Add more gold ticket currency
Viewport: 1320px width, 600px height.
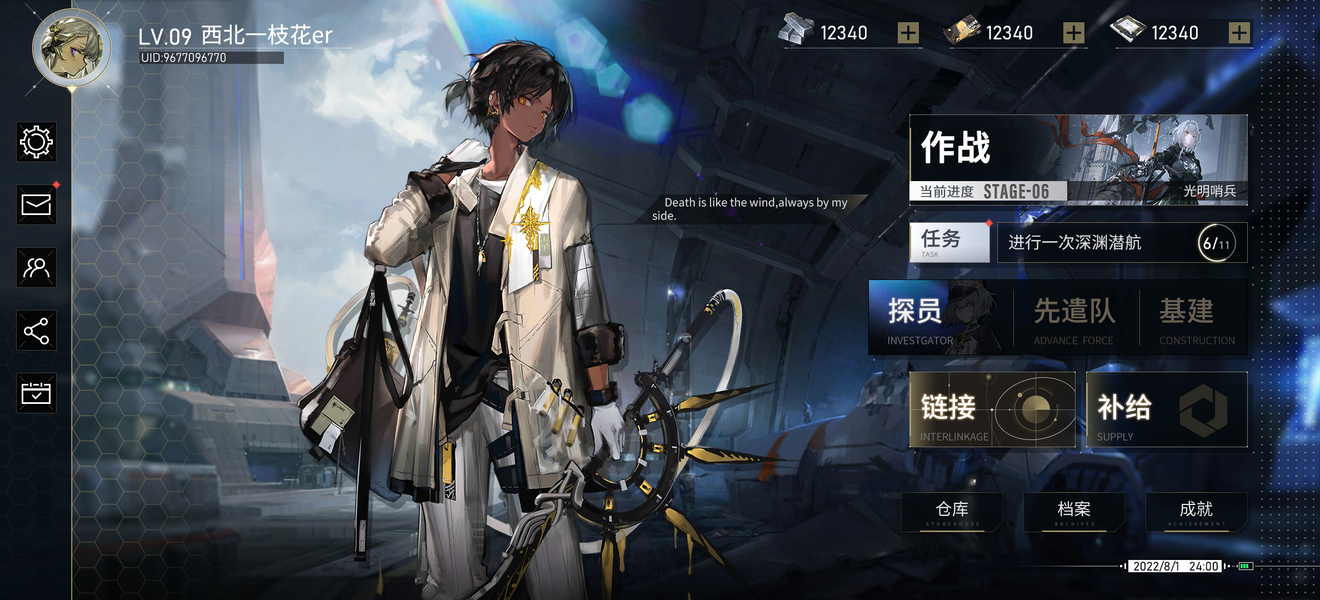[1073, 33]
